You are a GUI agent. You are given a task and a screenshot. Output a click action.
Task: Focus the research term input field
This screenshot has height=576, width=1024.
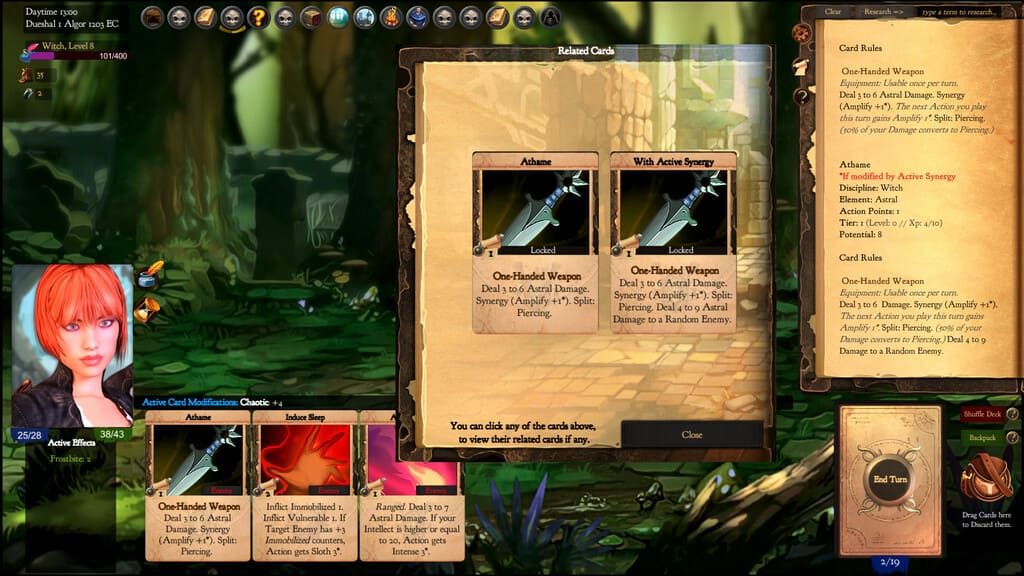[959, 12]
